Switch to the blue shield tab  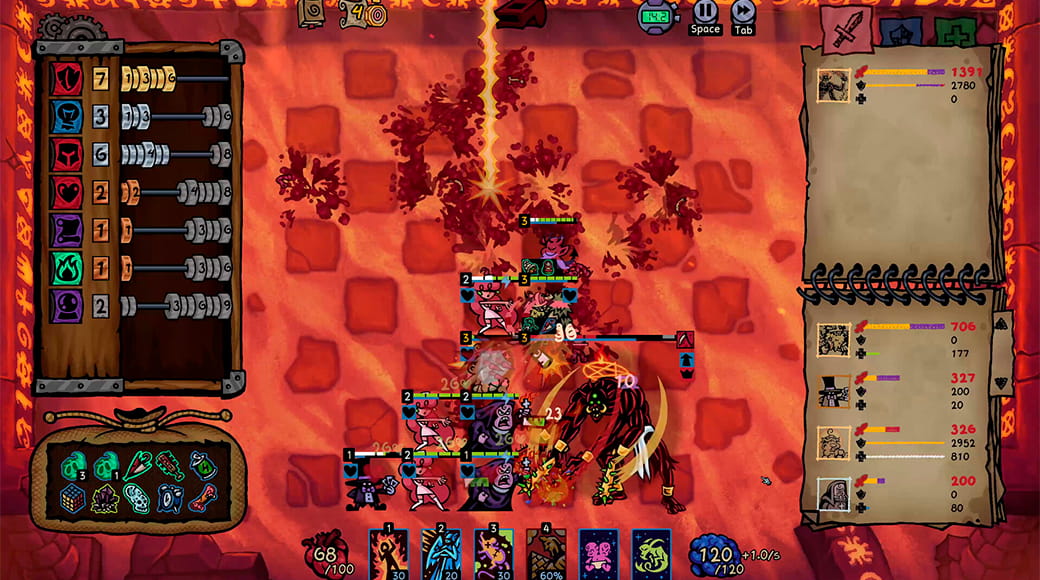point(901,31)
